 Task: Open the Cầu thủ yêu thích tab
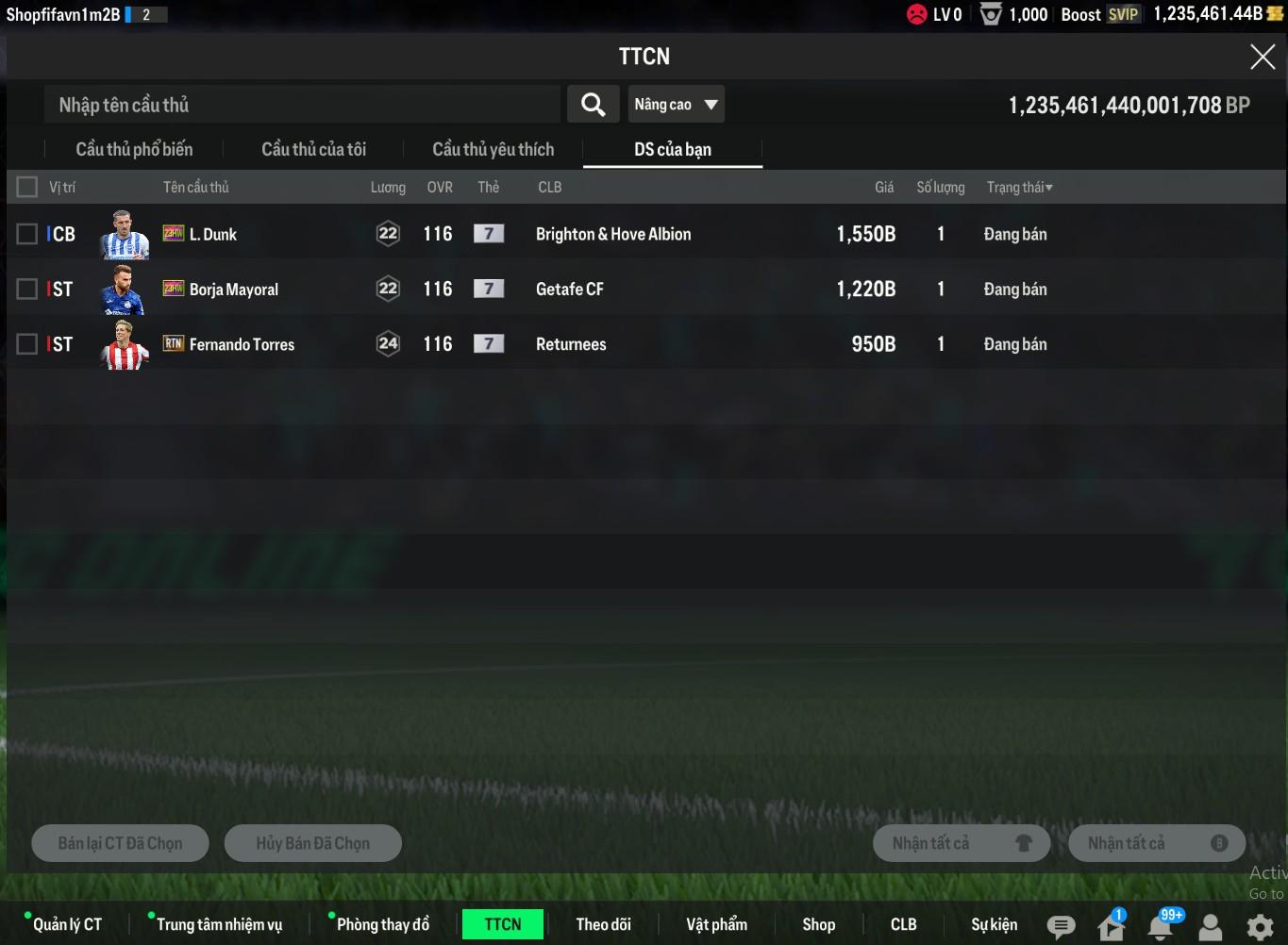coord(493,149)
